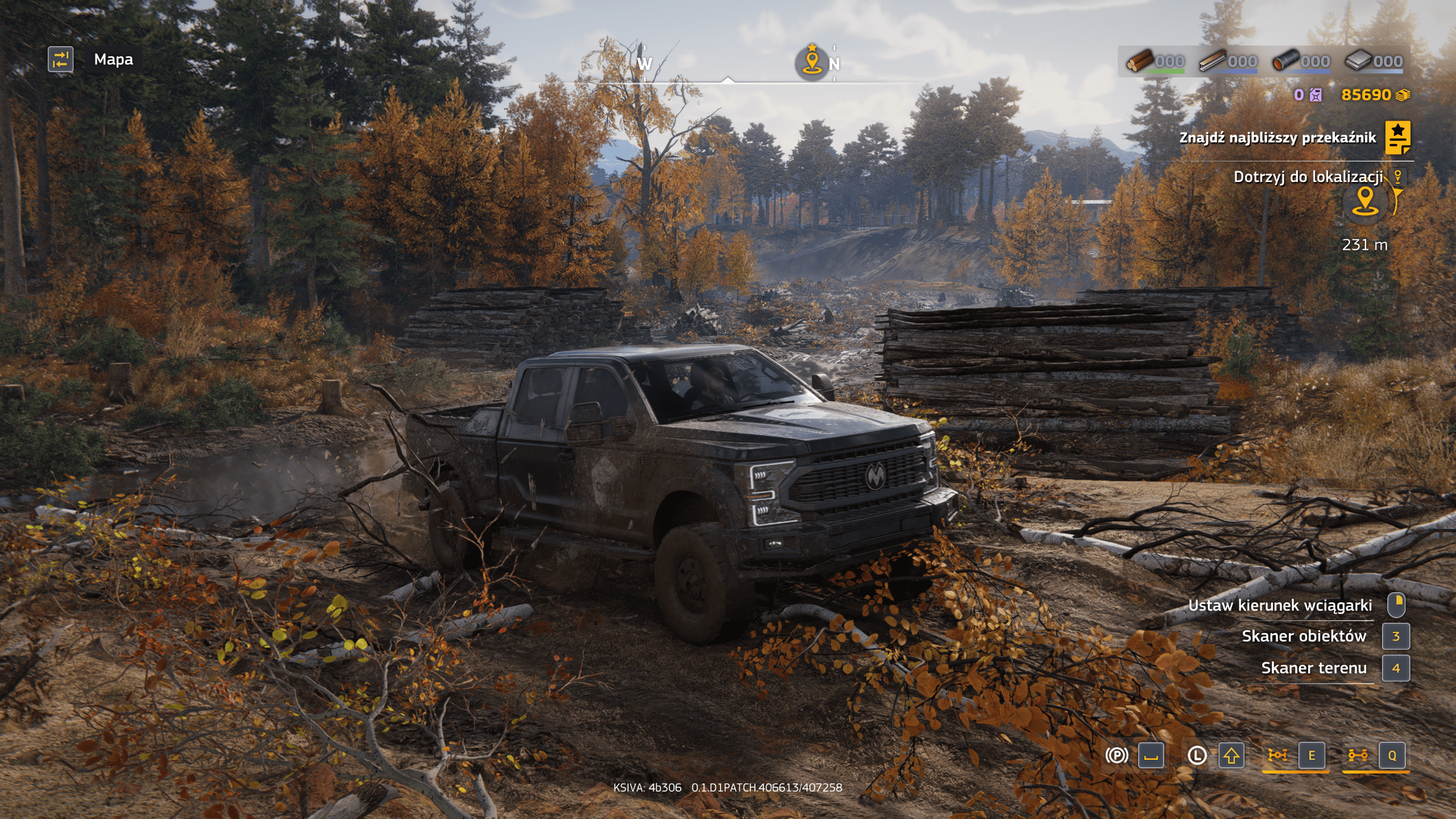Viewport: 1456px width, 819px height.
Task: Select the waypoint pin on the compass
Action: [812, 61]
